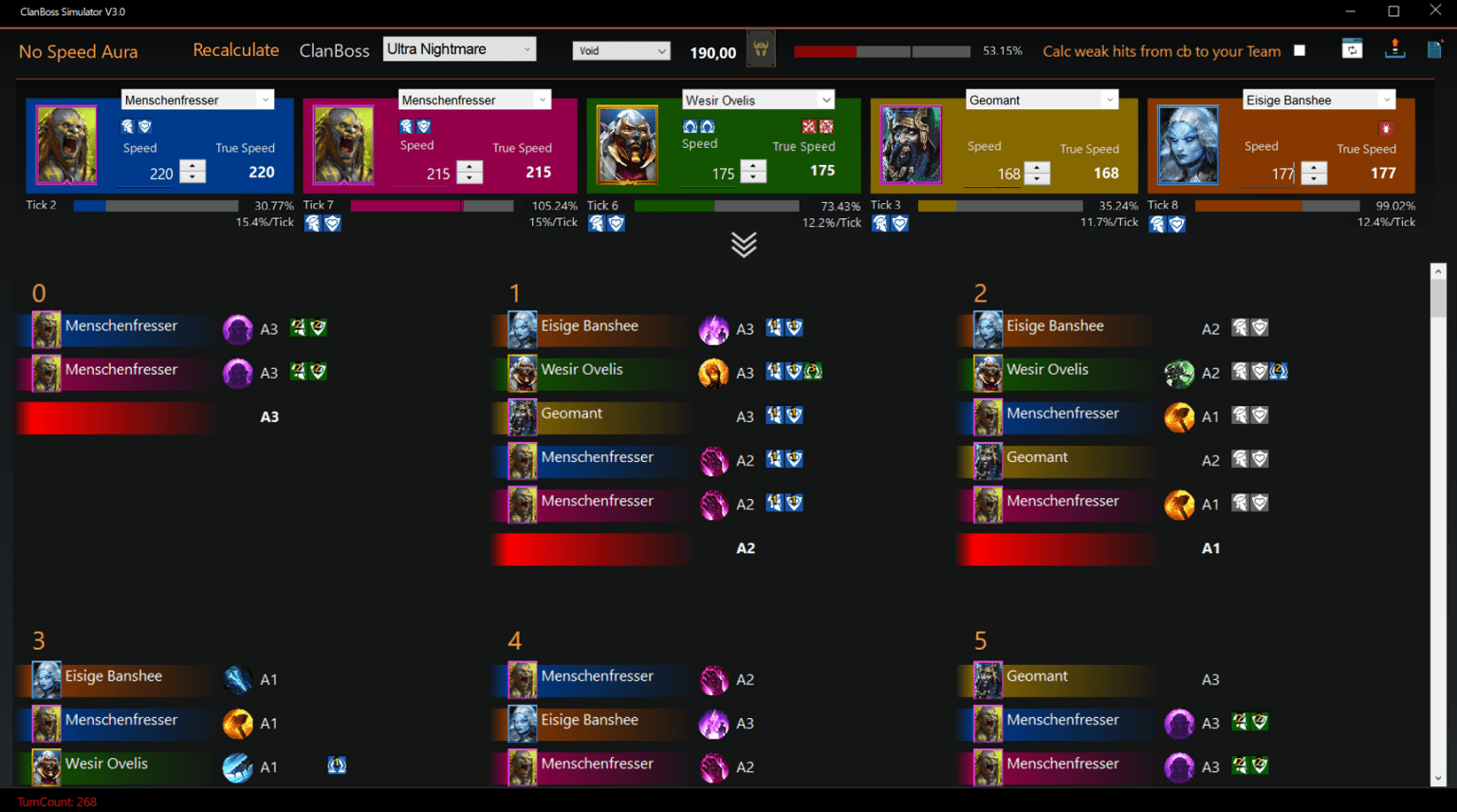Image resolution: width=1457 pixels, height=812 pixels.
Task: Click the upload/export icon top right
Action: (1394, 48)
